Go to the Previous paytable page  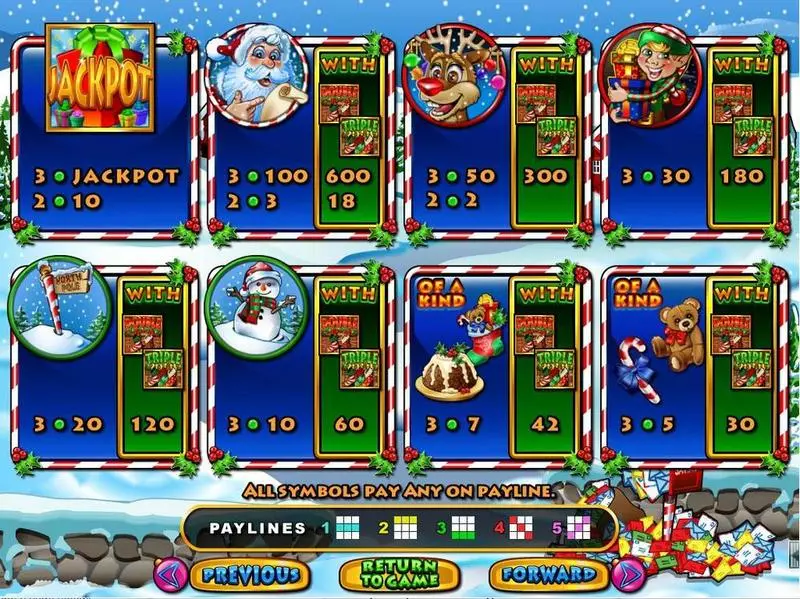click(x=249, y=575)
